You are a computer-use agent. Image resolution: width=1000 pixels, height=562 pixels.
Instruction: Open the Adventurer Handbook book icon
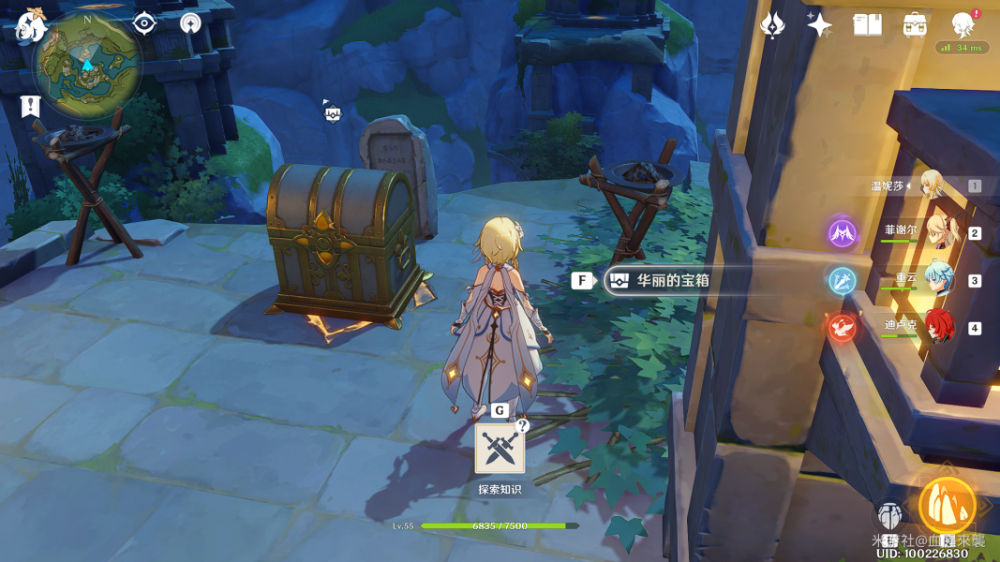[x=867, y=25]
